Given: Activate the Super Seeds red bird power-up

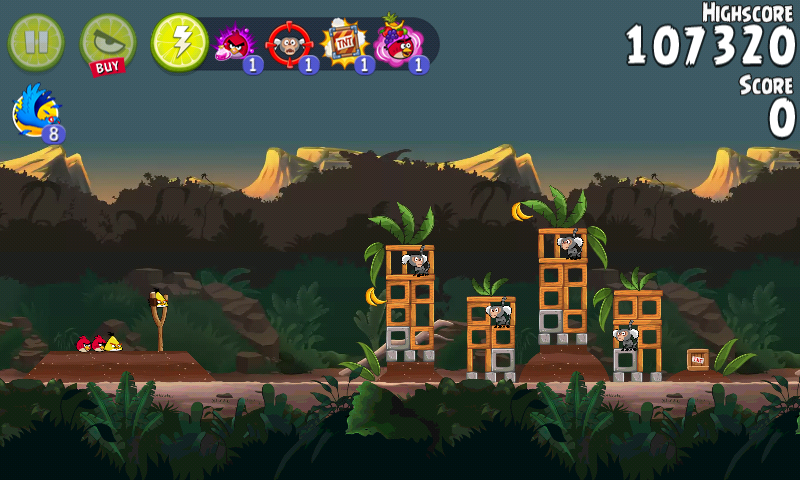Looking at the screenshot, I should tap(235, 44).
